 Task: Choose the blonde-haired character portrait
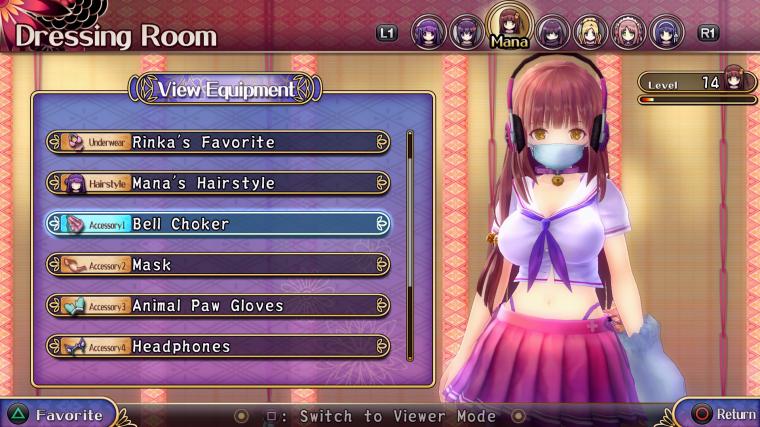pyautogui.click(x=591, y=32)
